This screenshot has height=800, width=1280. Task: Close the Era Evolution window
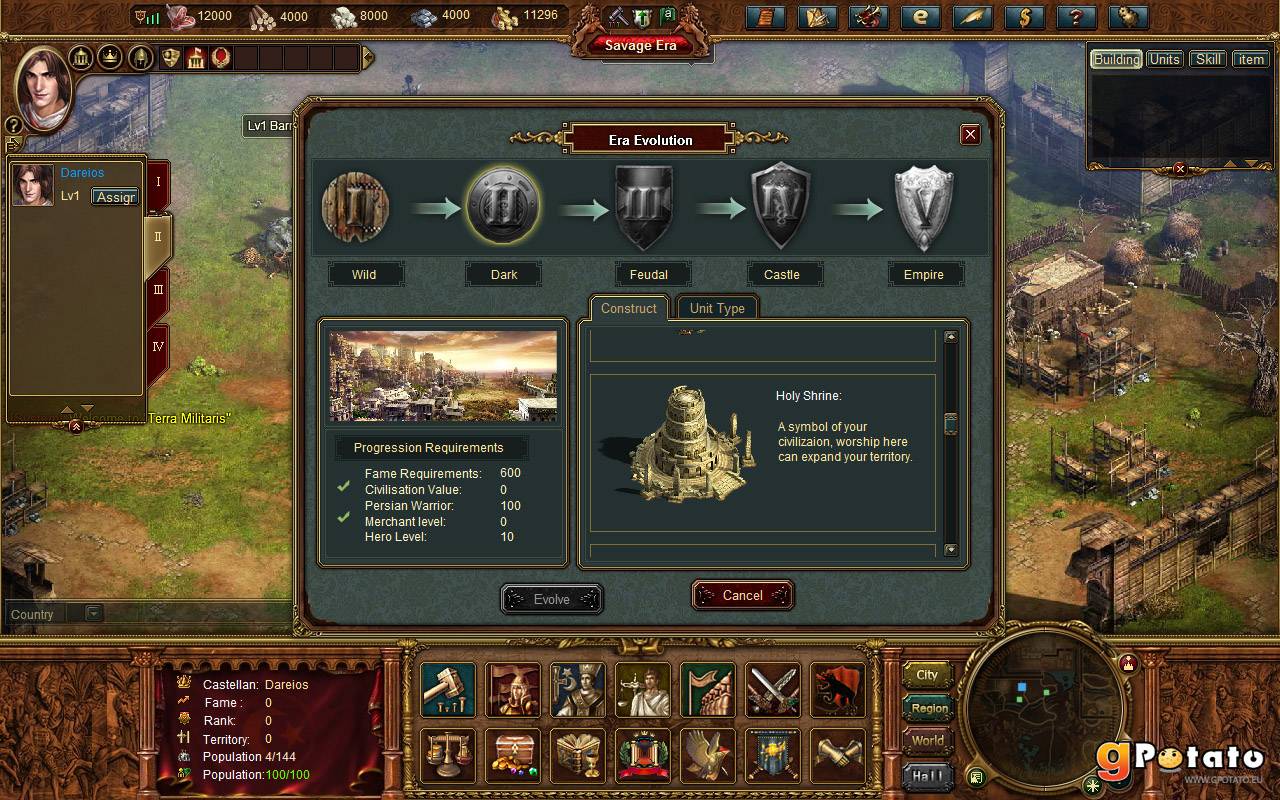point(969,134)
